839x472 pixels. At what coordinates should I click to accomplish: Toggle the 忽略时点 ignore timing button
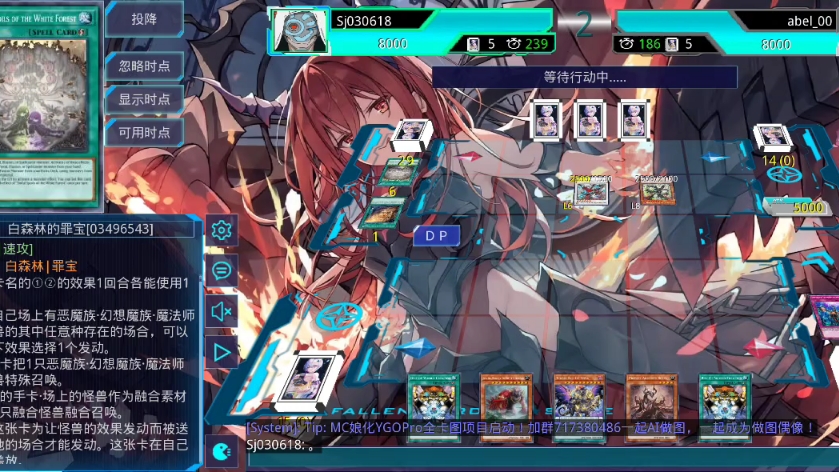144,66
